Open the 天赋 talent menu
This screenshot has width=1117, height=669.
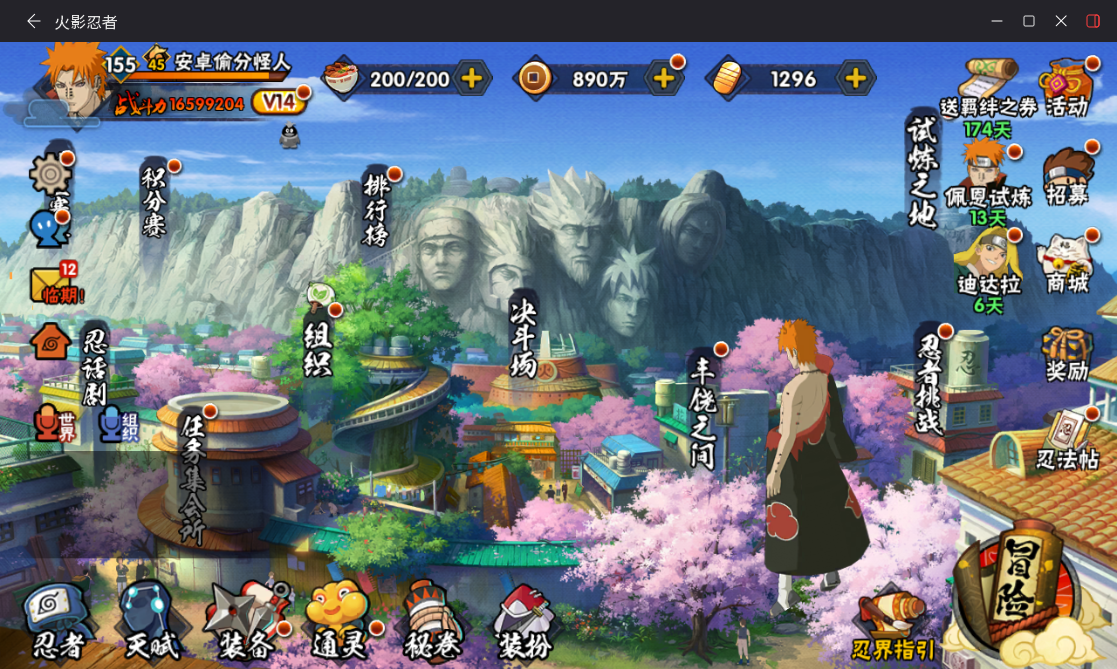150,622
